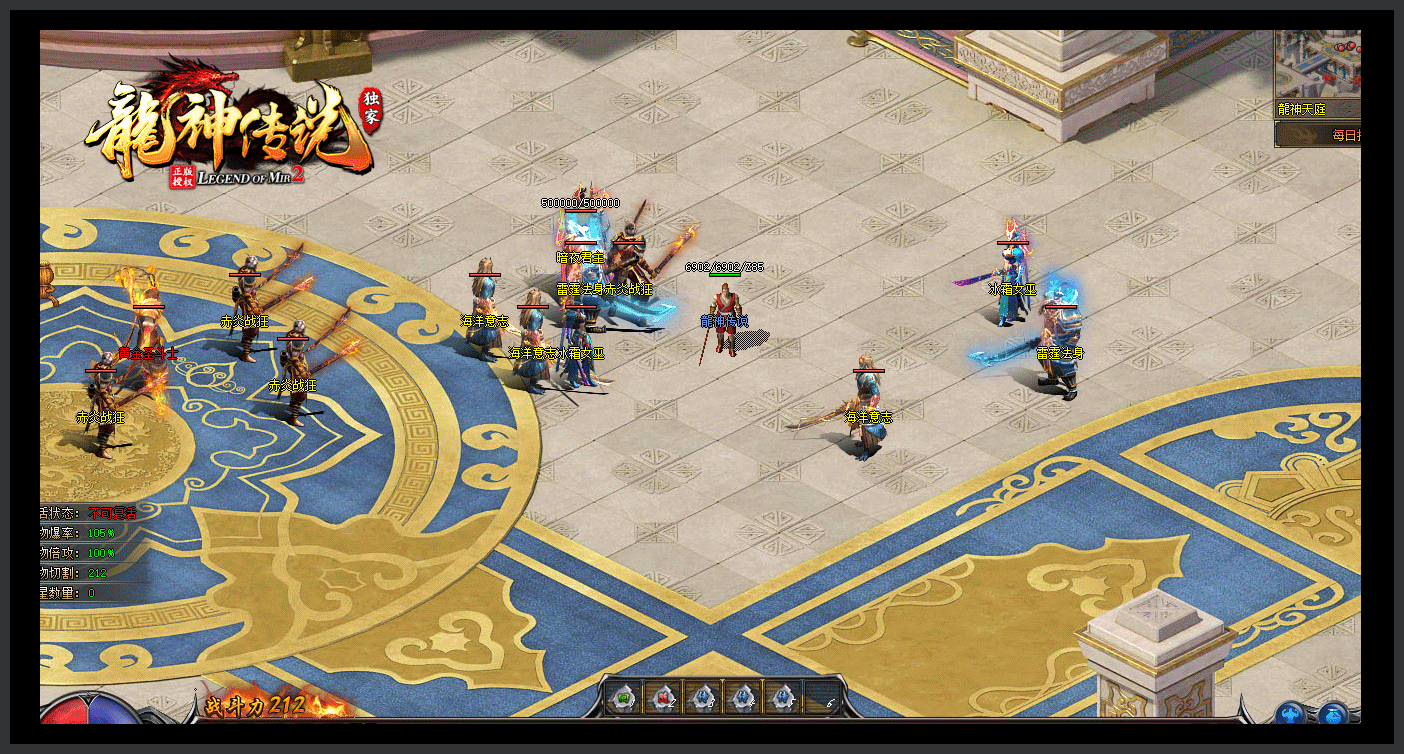Select the blue item in hotbar slot 4

click(x=743, y=697)
